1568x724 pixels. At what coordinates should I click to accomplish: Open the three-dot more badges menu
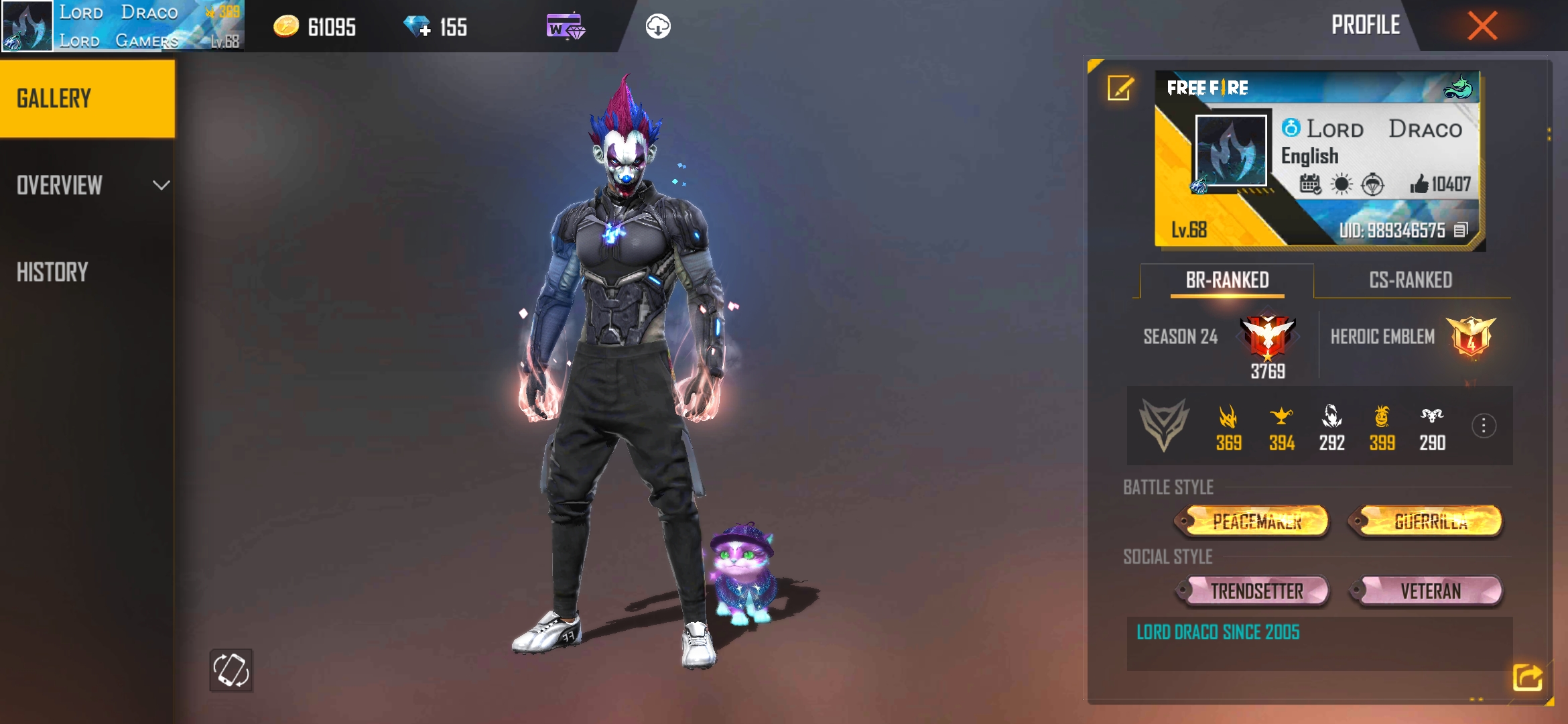[1484, 426]
